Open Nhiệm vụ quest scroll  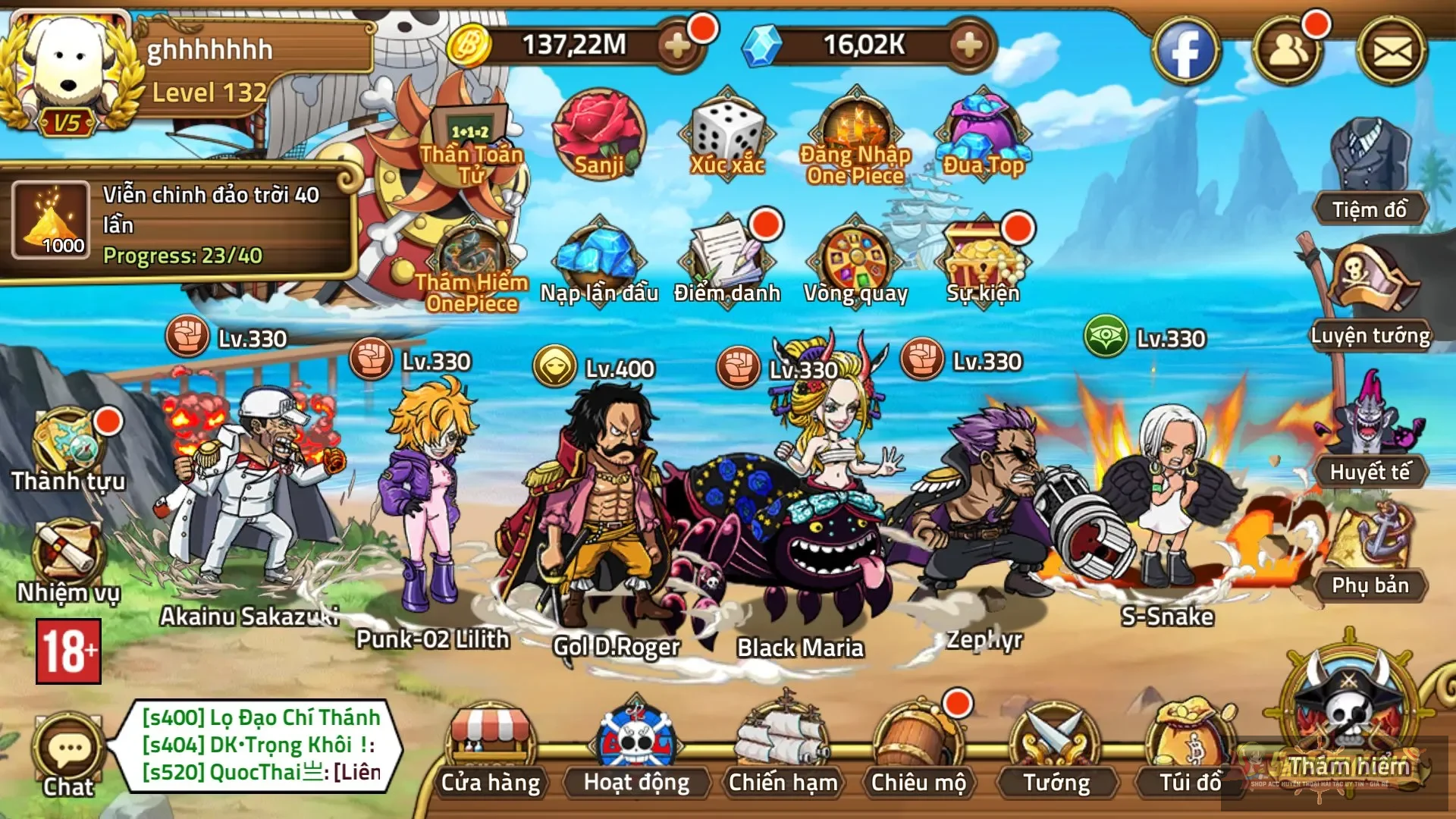pos(68,561)
